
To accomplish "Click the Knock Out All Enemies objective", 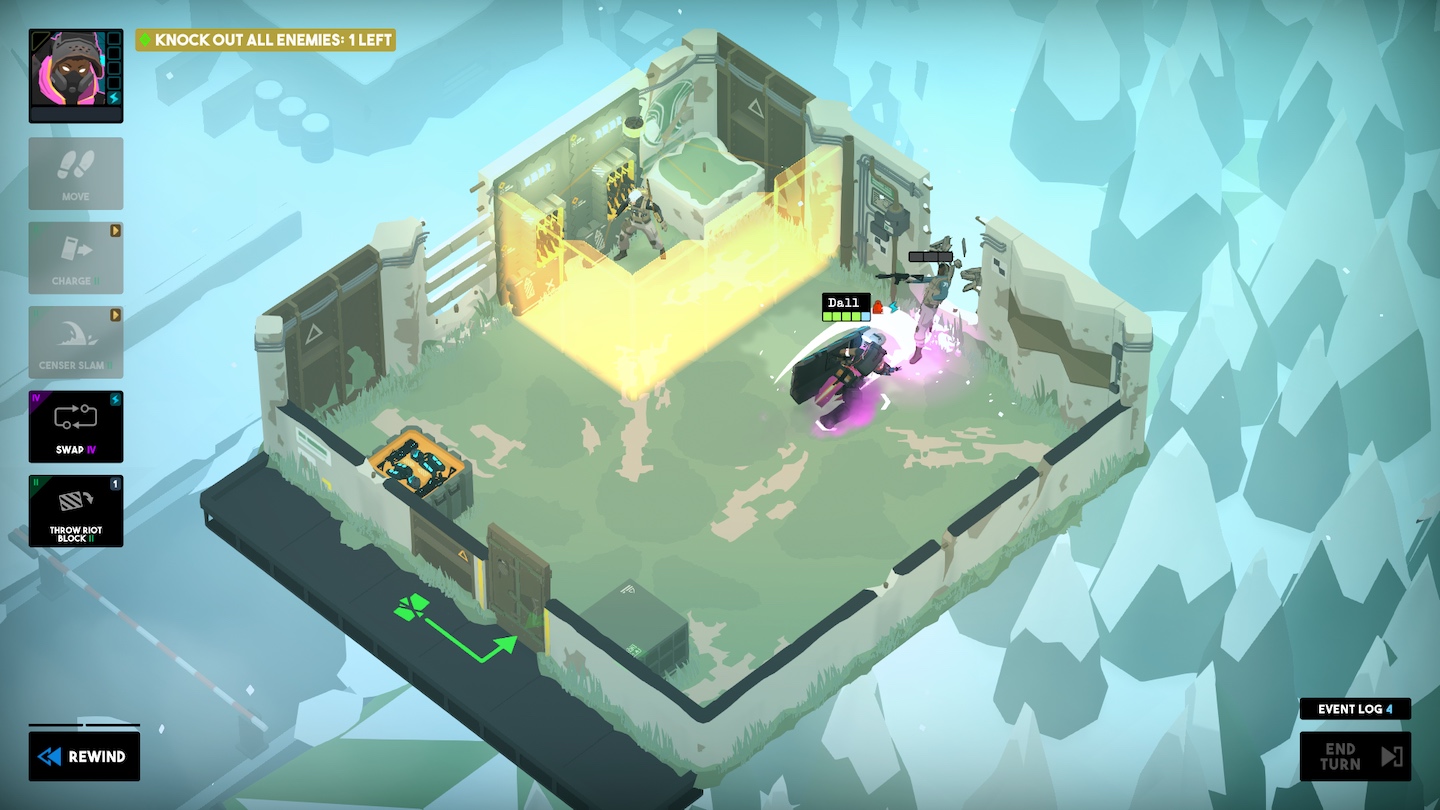I will (x=266, y=40).
